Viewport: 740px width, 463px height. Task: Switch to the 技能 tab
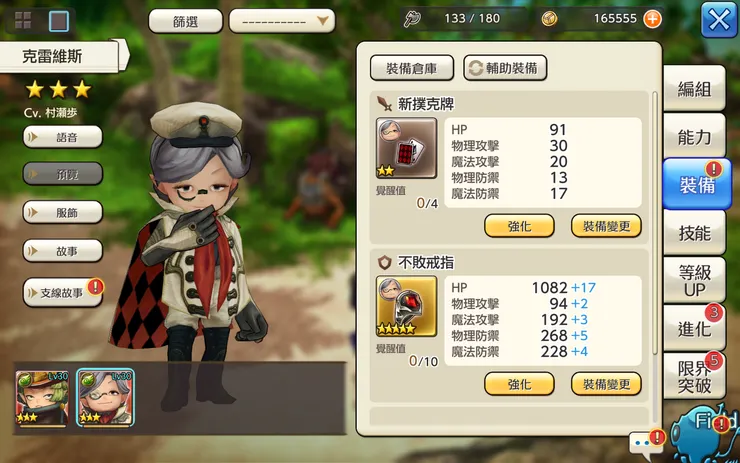pos(694,233)
